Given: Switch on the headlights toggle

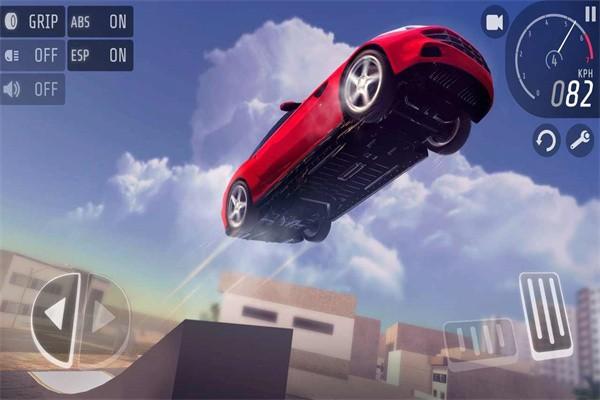Looking at the screenshot, I should coord(33,55).
